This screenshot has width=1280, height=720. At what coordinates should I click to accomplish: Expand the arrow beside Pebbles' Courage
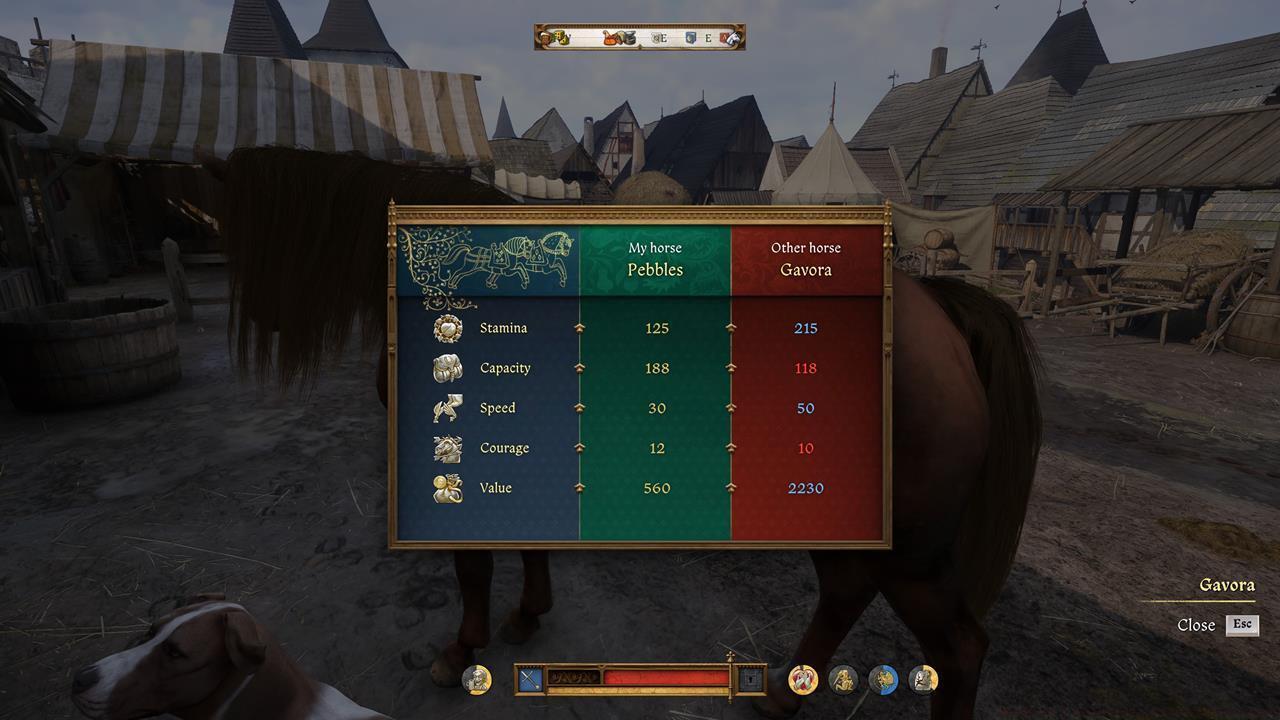581,447
